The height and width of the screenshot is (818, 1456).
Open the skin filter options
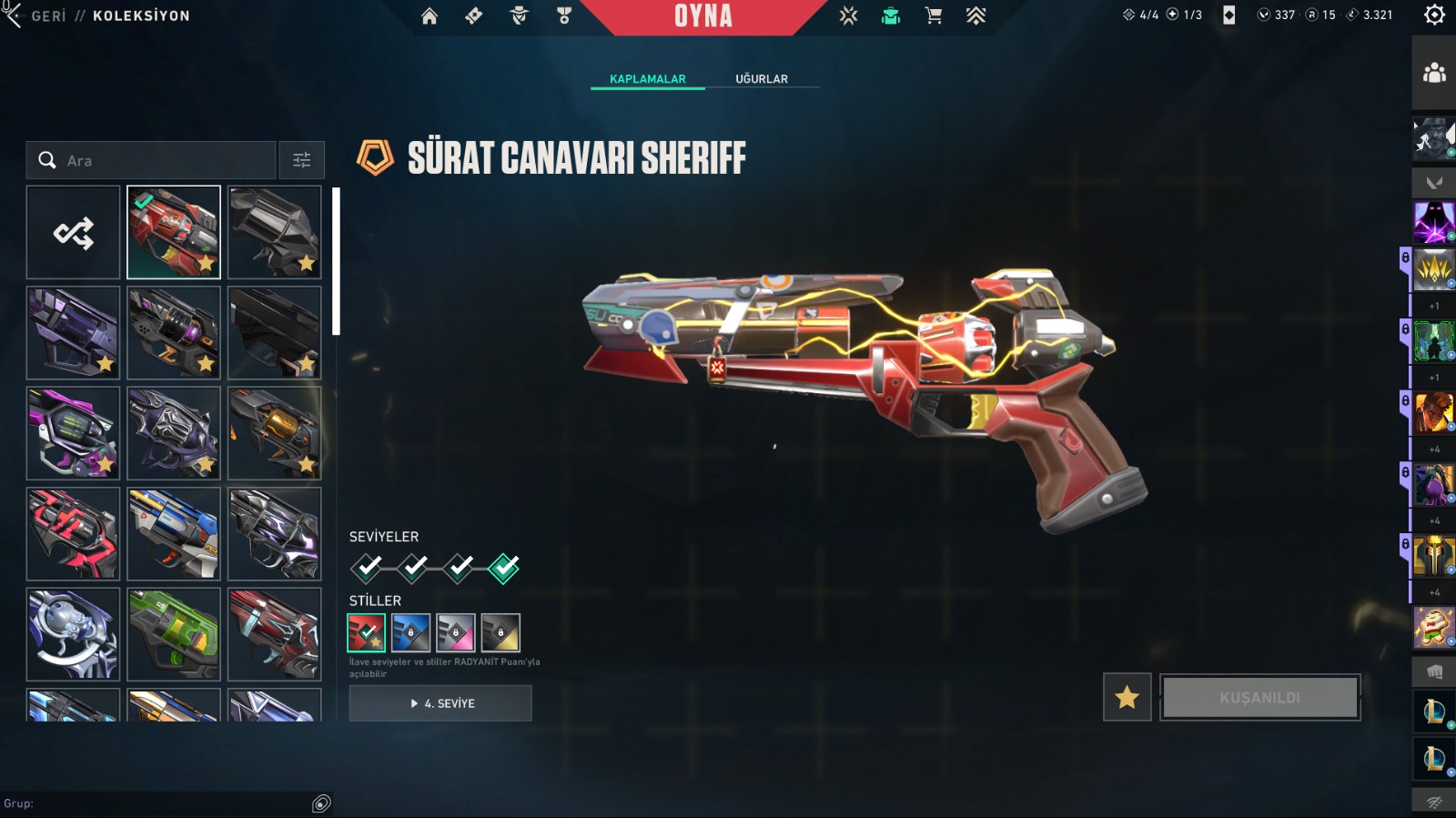pyautogui.click(x=302, y=160)
